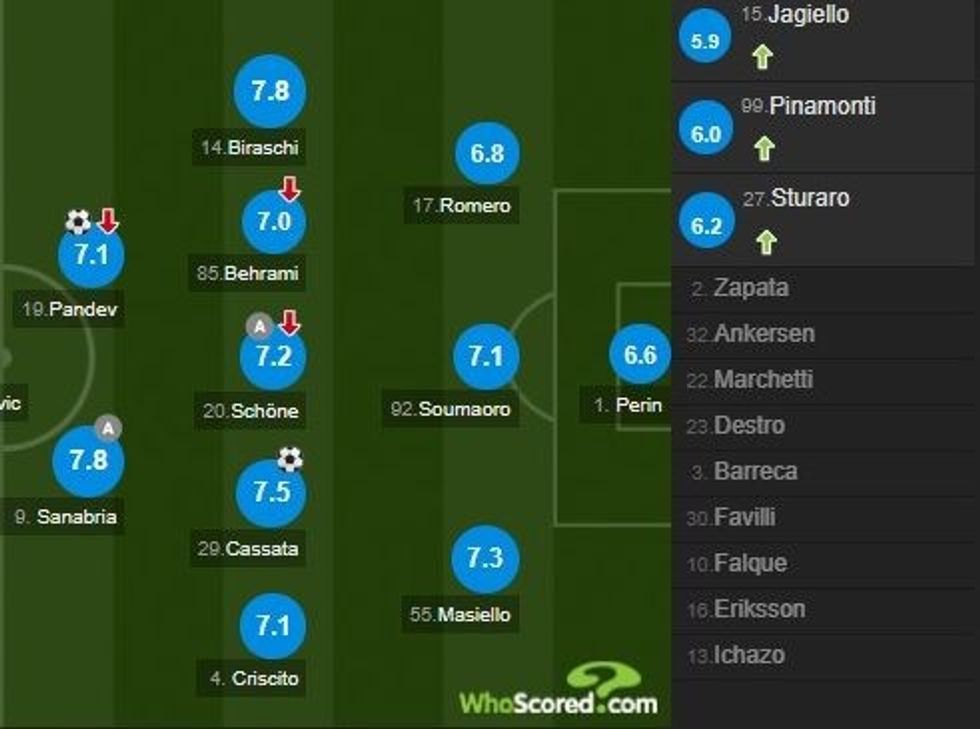Viewport: 980px width, 729px height.
Task: Open substitute Jagiello's entry
Action: pos(795,15)
